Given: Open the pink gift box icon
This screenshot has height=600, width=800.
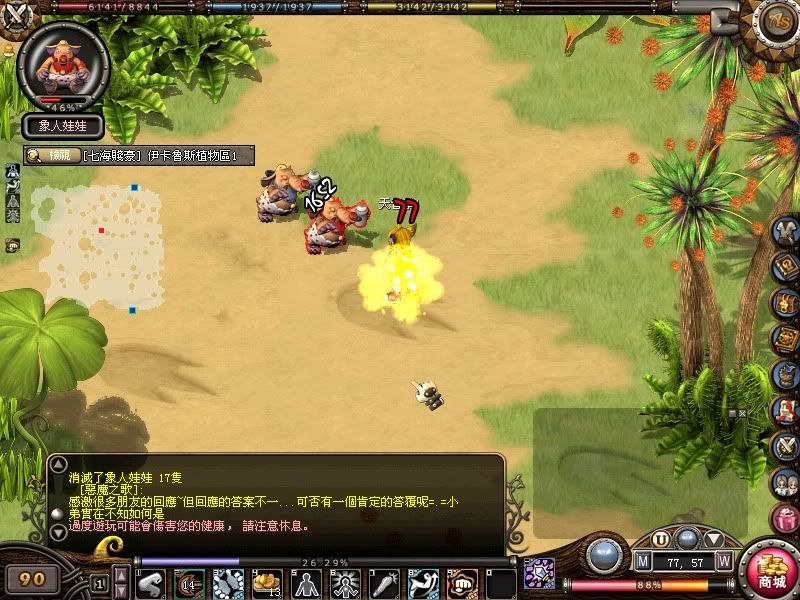Looking at the screenshot, I should point(785,519).
